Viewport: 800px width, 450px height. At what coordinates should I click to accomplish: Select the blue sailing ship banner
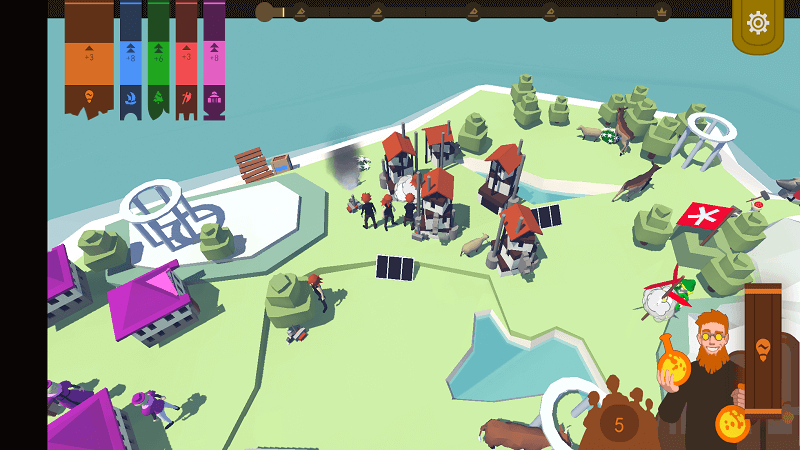click(x=131, y=58)
